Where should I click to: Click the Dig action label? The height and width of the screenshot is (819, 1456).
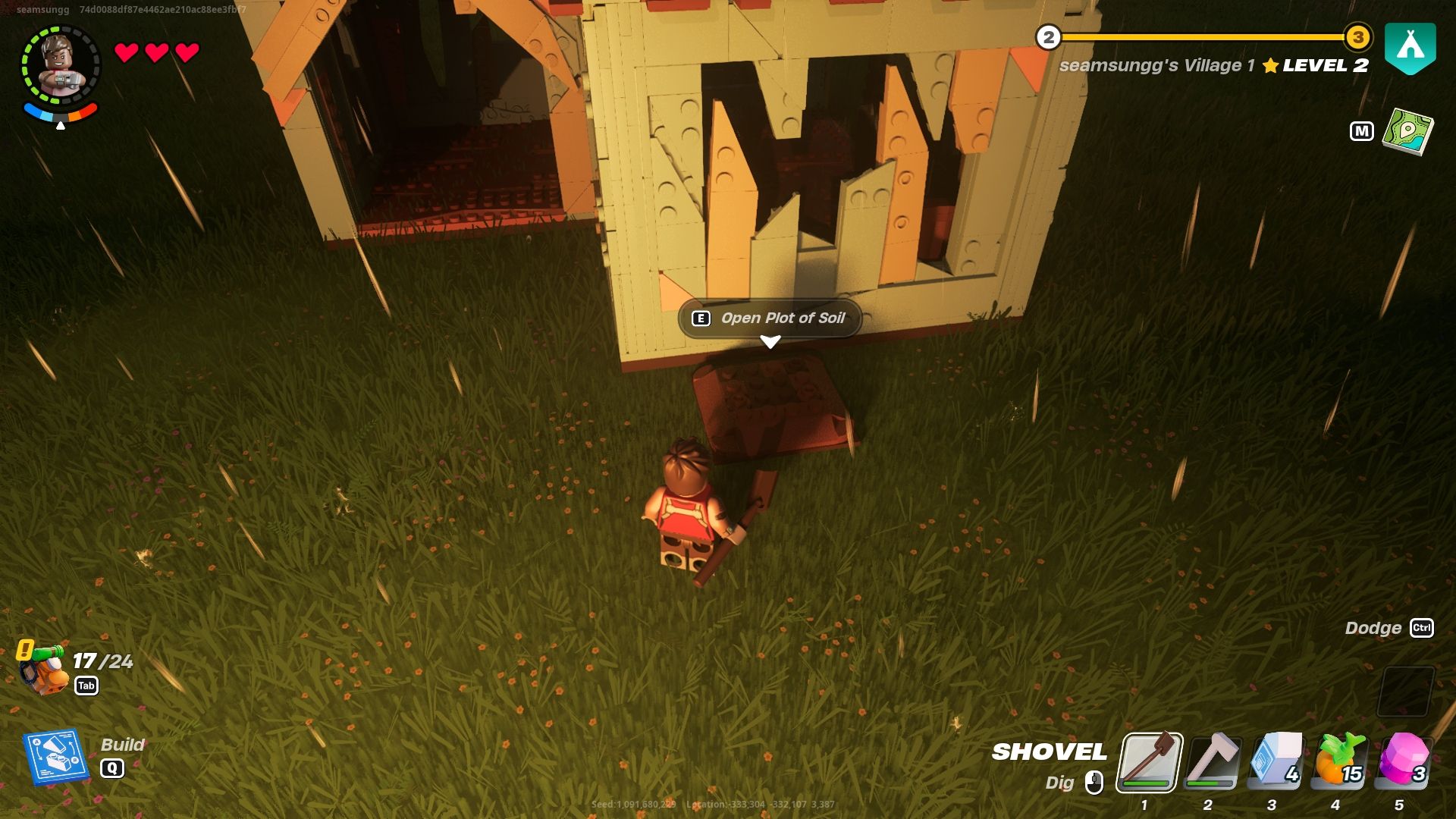(1060, 782)
